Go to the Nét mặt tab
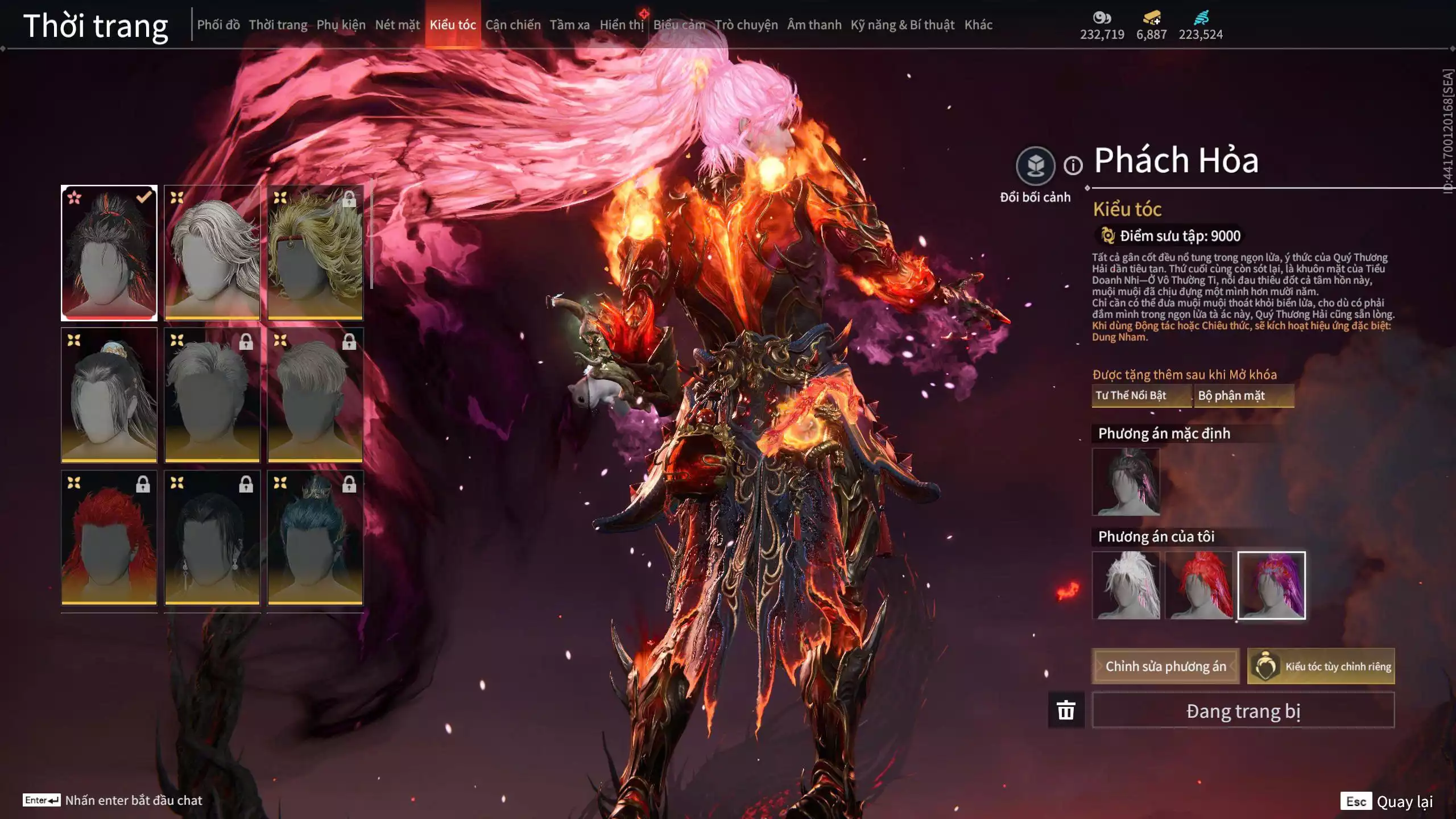1456x819 pixels. pyautogui.click(x=397, y=25)
